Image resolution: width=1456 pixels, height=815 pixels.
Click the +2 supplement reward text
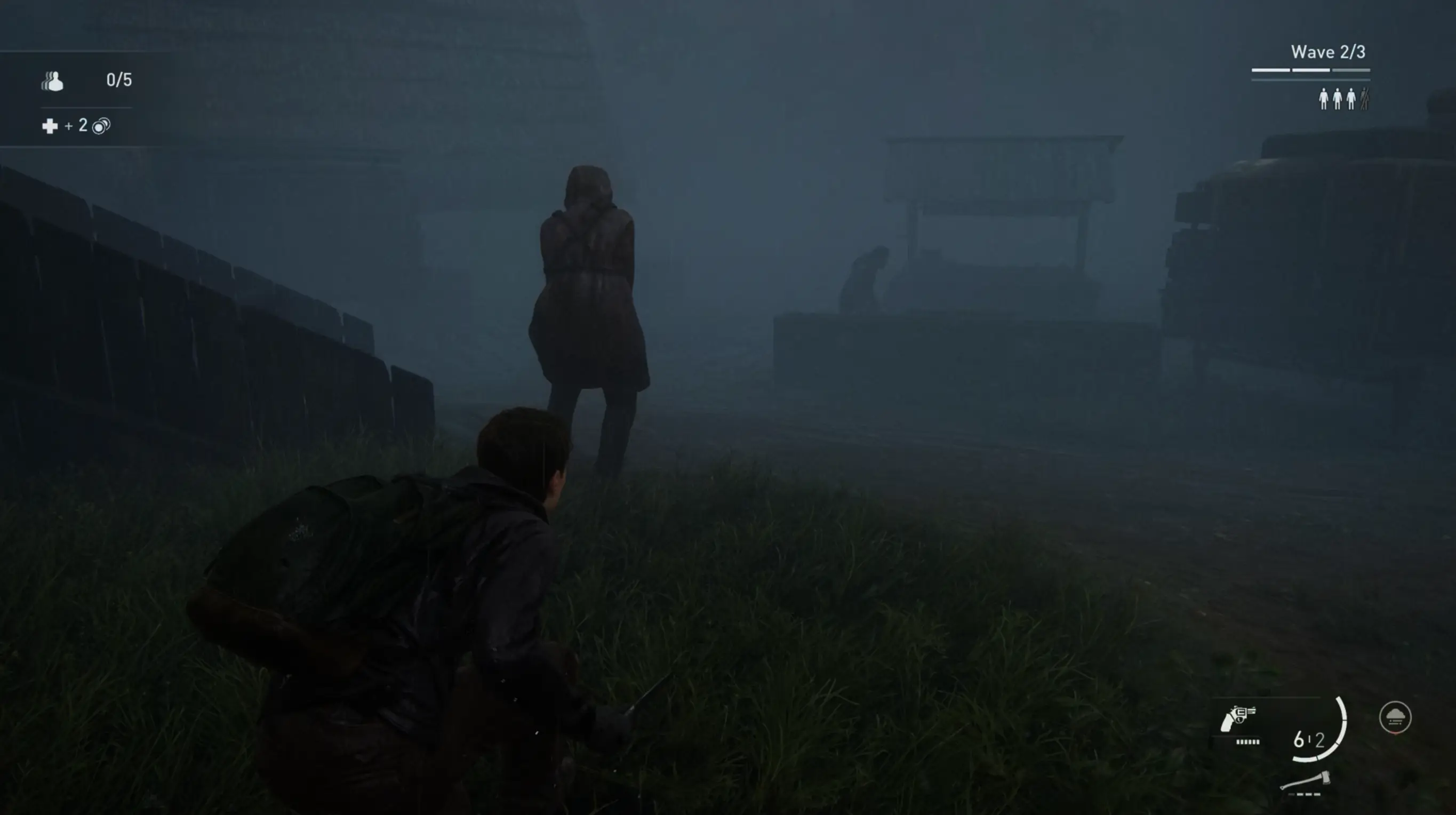coord(76,126)
